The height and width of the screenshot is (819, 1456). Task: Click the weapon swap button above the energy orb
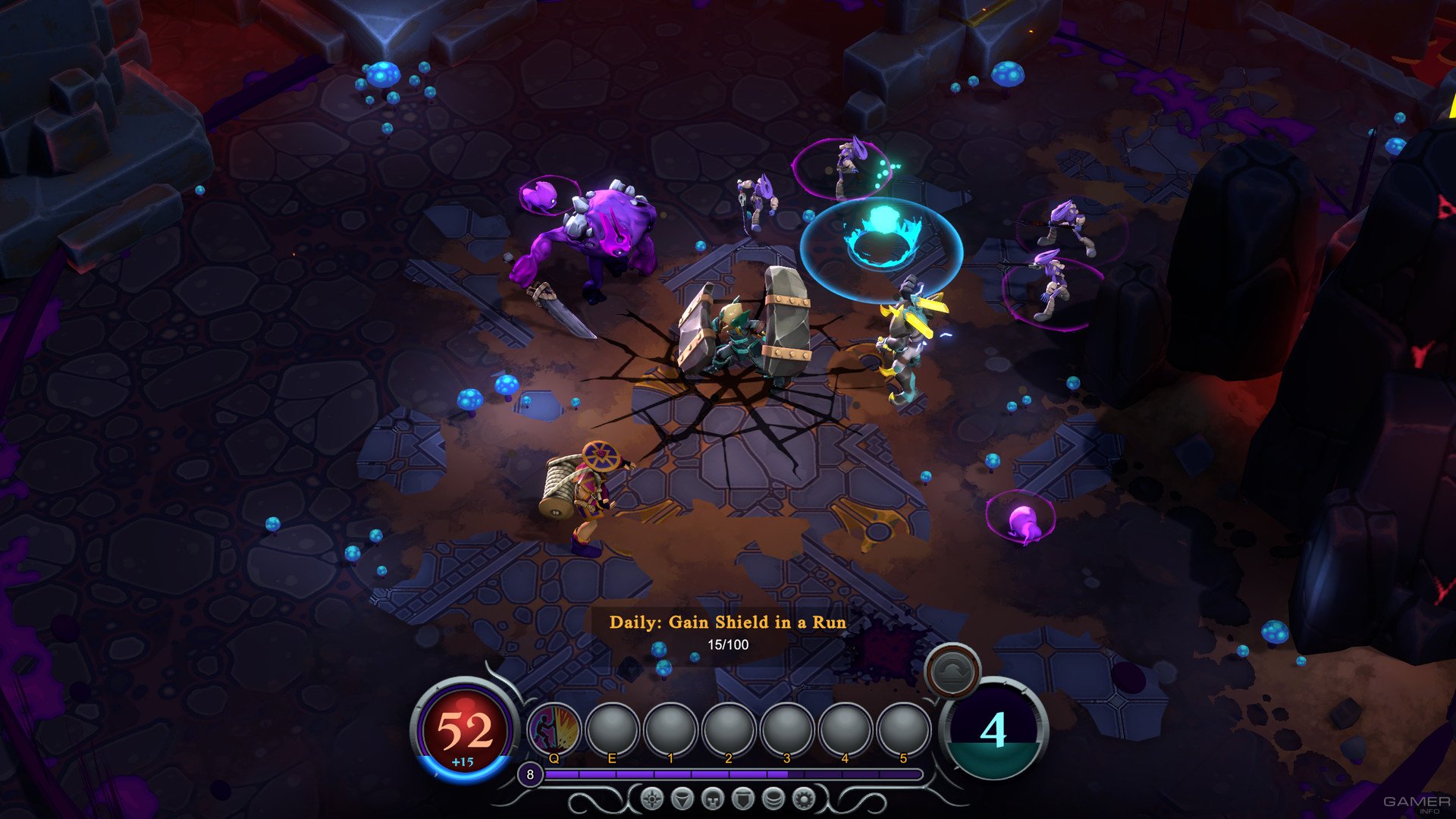[x=952, y=671]
